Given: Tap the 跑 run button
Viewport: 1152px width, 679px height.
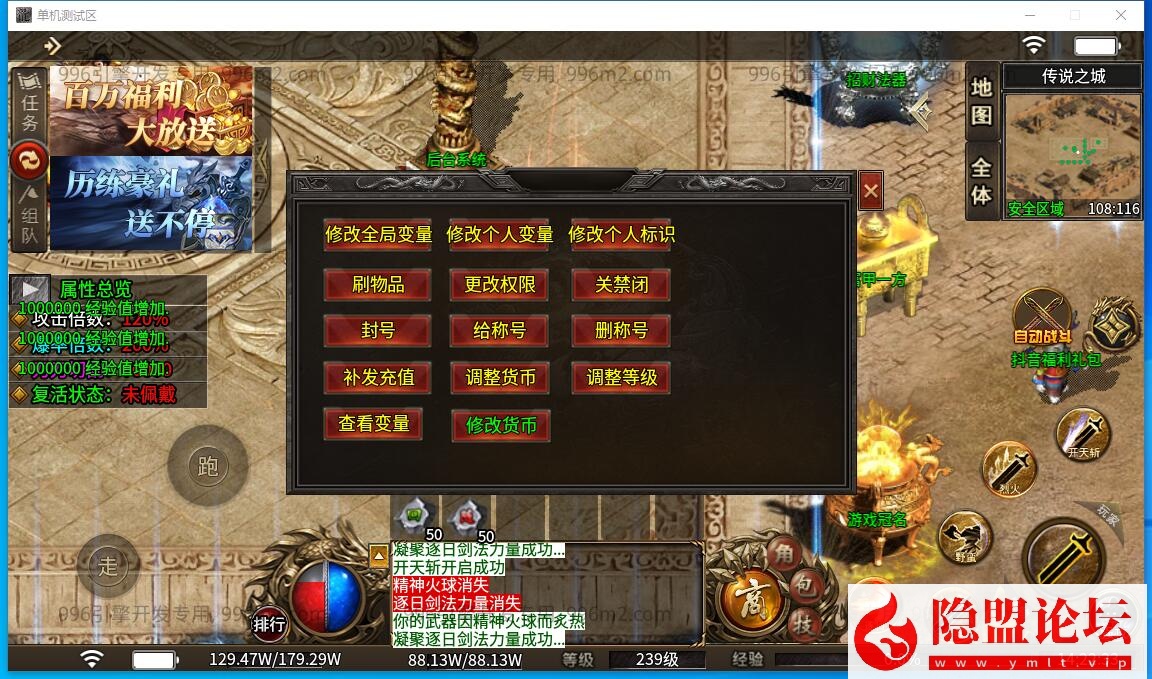Looking at the screenshot, I should point(208,467).
